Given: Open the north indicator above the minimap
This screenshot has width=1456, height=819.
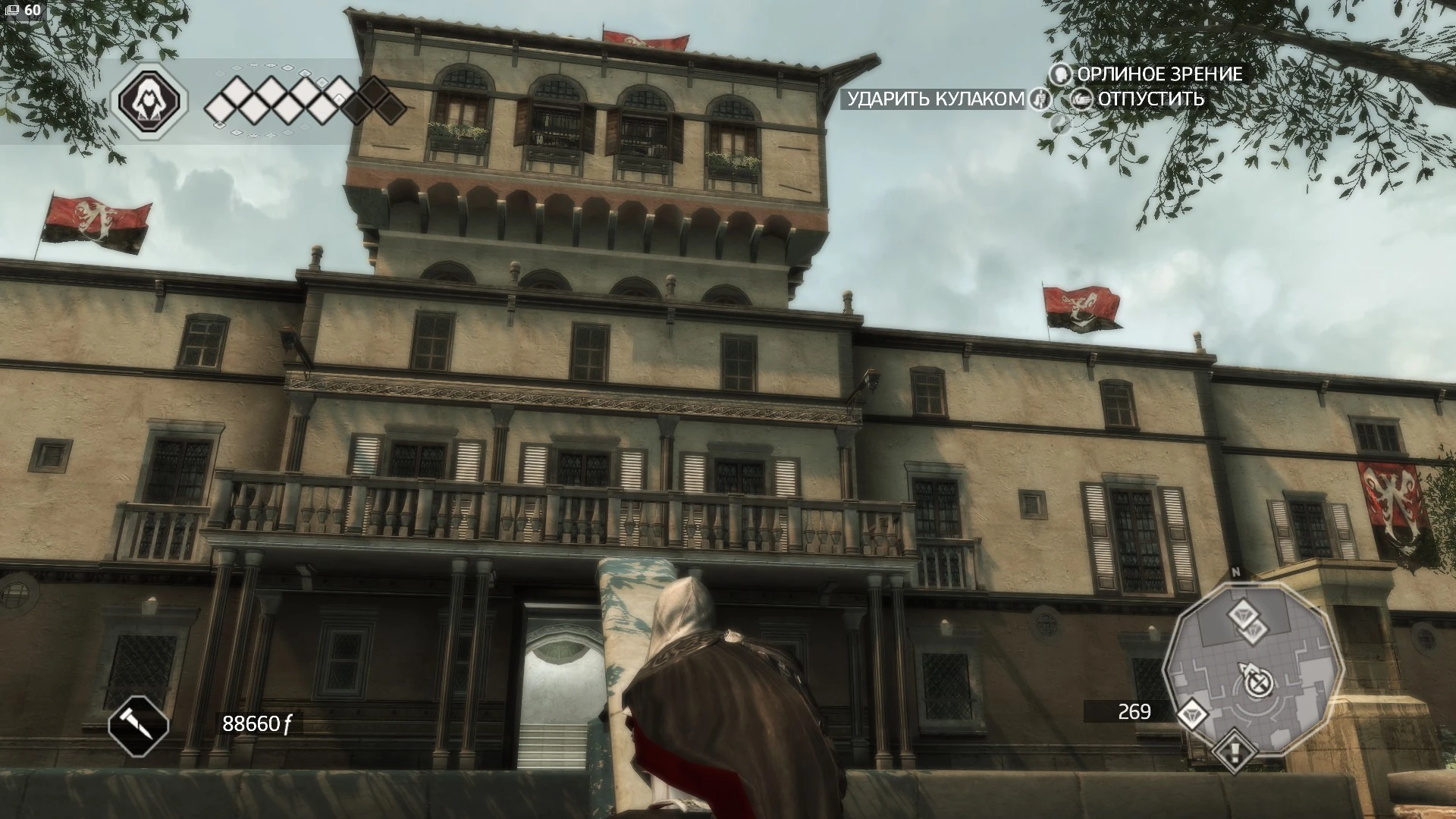Looking at the screenshot, I should tap(1237, 570).
